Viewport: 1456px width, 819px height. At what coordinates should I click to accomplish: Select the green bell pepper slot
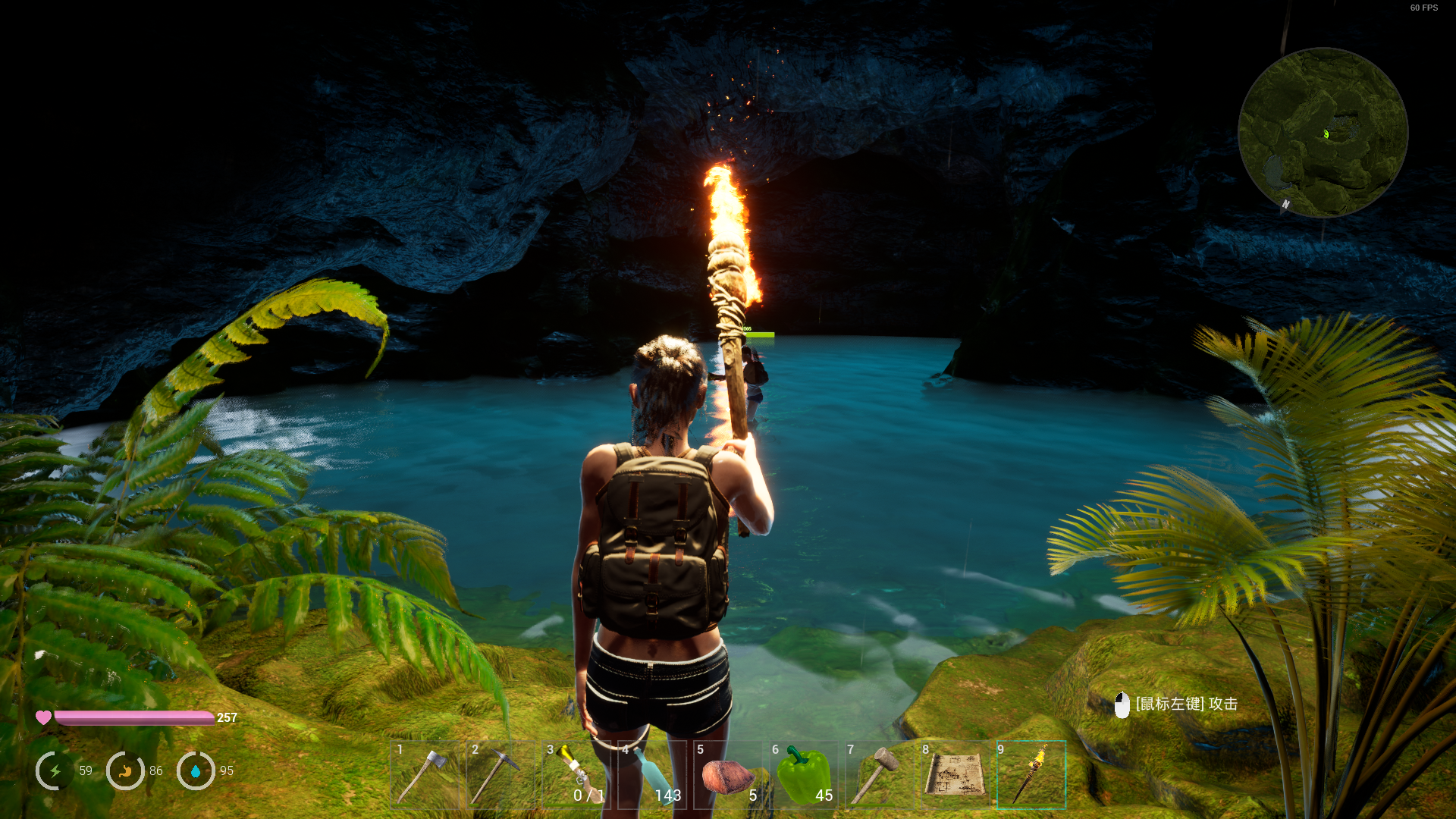click(x=803, y=775)
